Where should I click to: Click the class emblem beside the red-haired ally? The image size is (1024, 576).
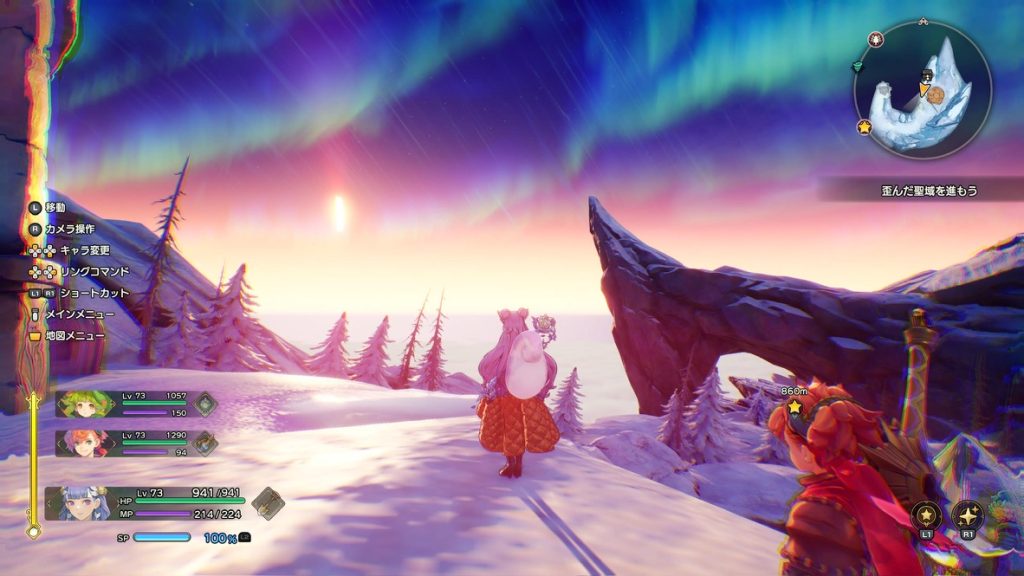pyautogui.click(x=205, y=442)
